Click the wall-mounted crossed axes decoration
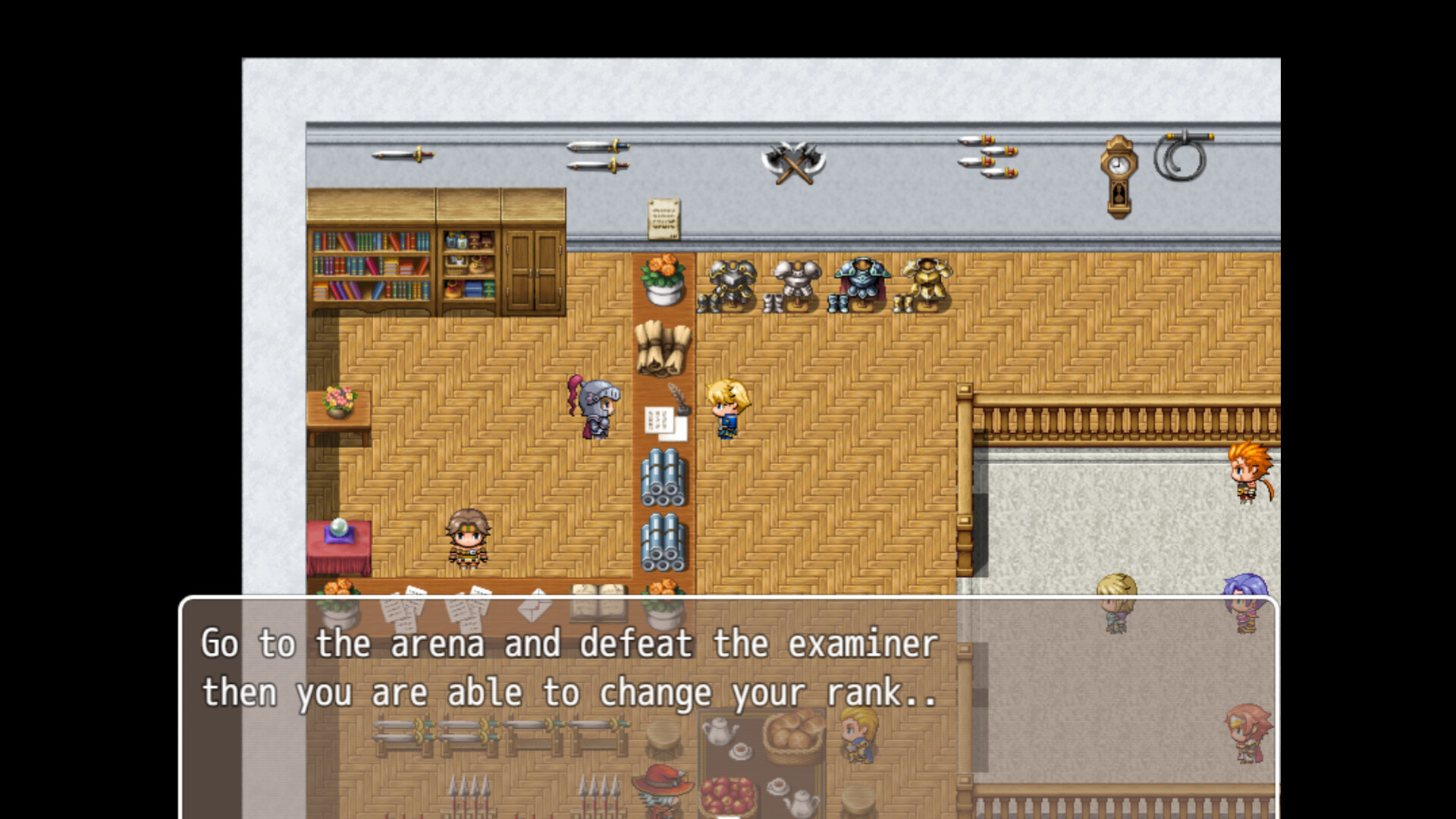1456x819 pixels. 792,162
